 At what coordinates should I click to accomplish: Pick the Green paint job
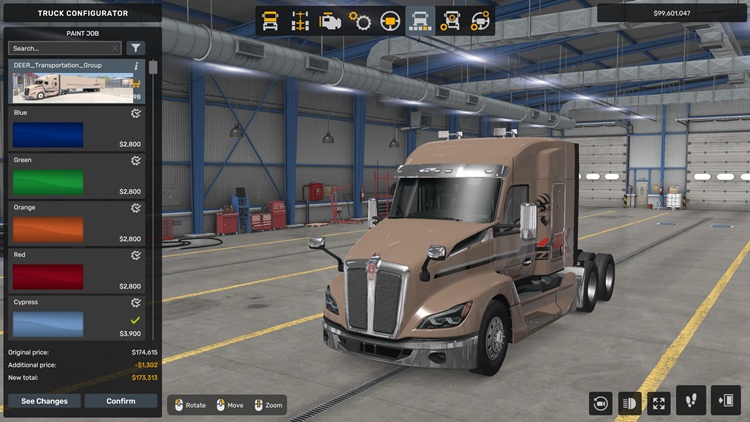coord(77,176)
